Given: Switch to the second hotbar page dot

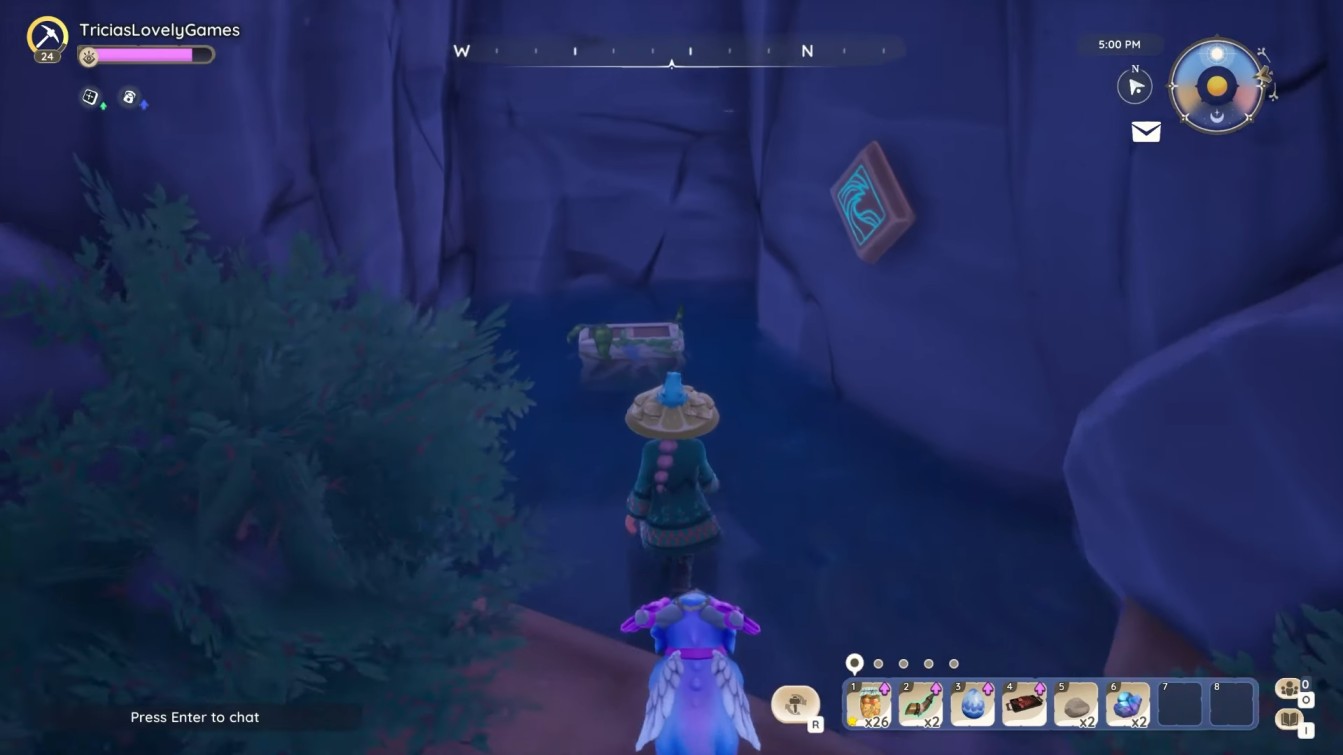Looking at the screenshot, I should [878, 663].
